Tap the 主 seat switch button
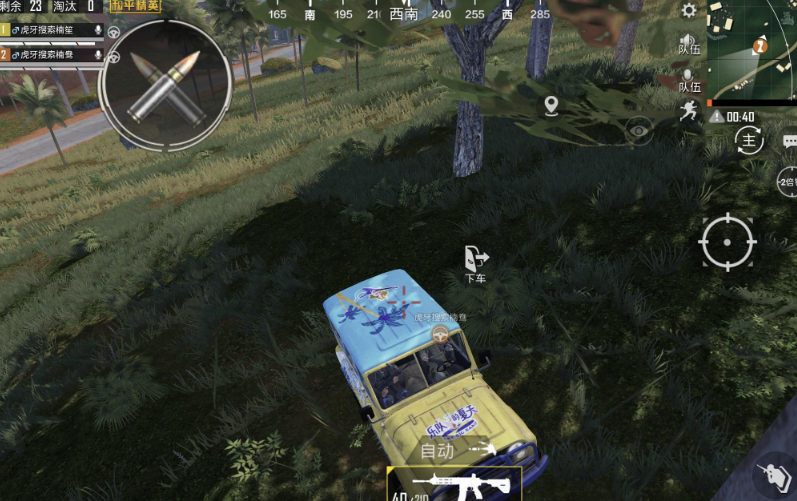 tap(748, 141)
